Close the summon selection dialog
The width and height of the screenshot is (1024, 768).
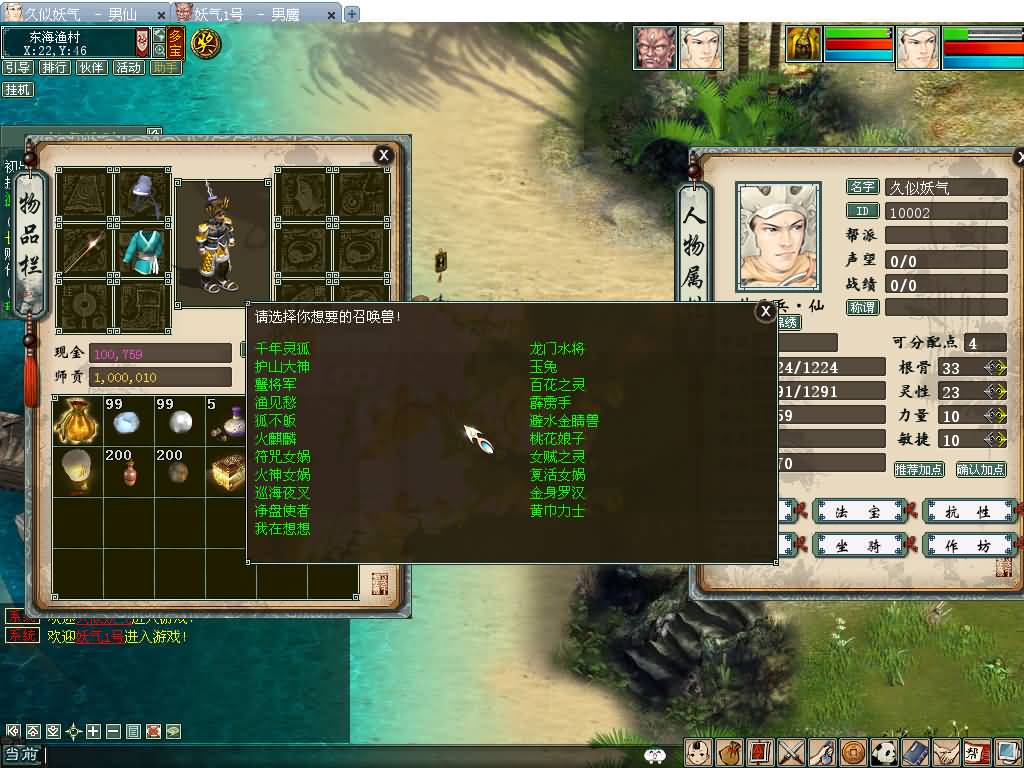[x=765, y=312]
